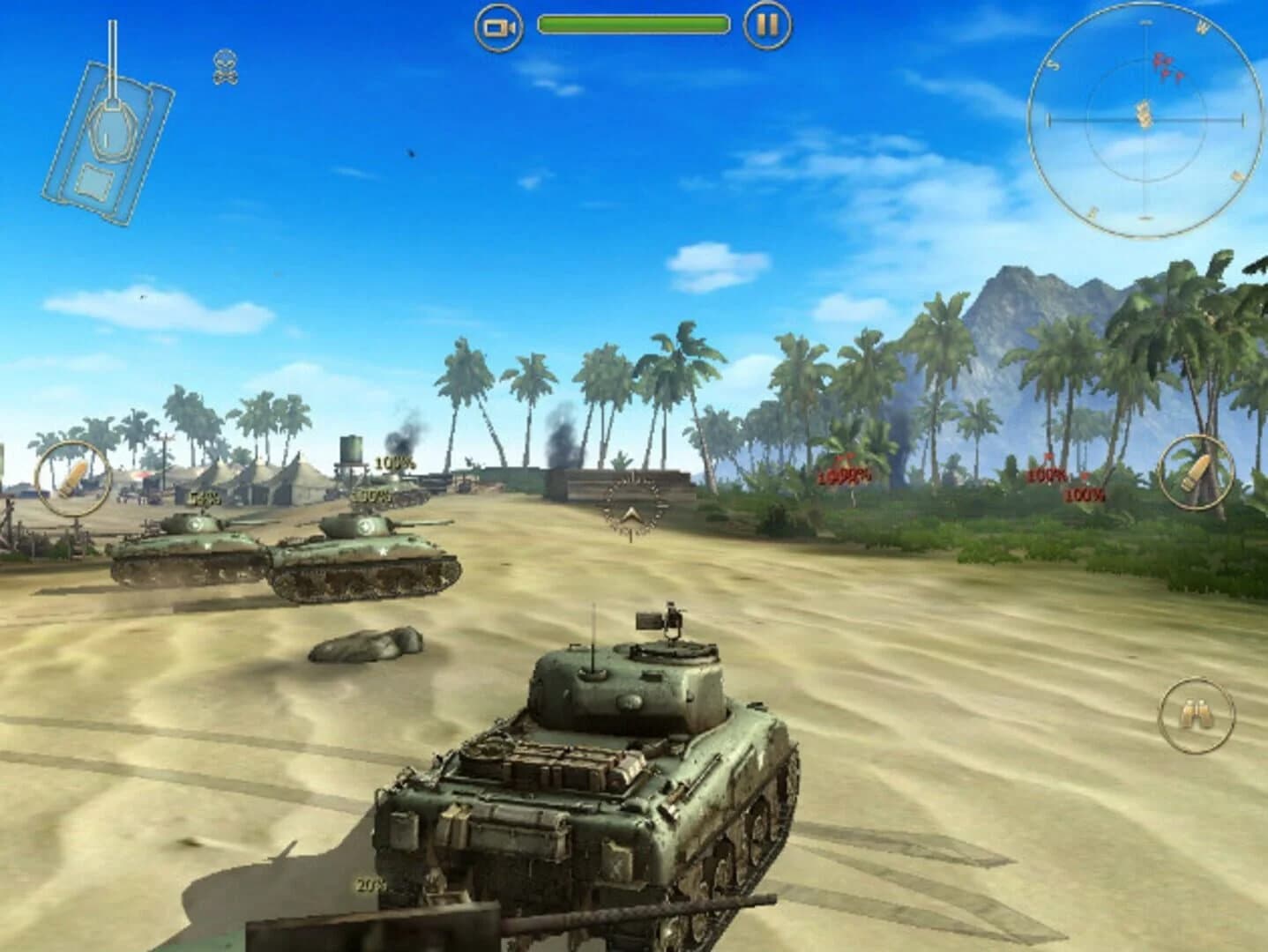Click the red 100% enemy marker near the bunker
Screen dimensions: 1268x952
pyautogui.click(x=844, y=479)
